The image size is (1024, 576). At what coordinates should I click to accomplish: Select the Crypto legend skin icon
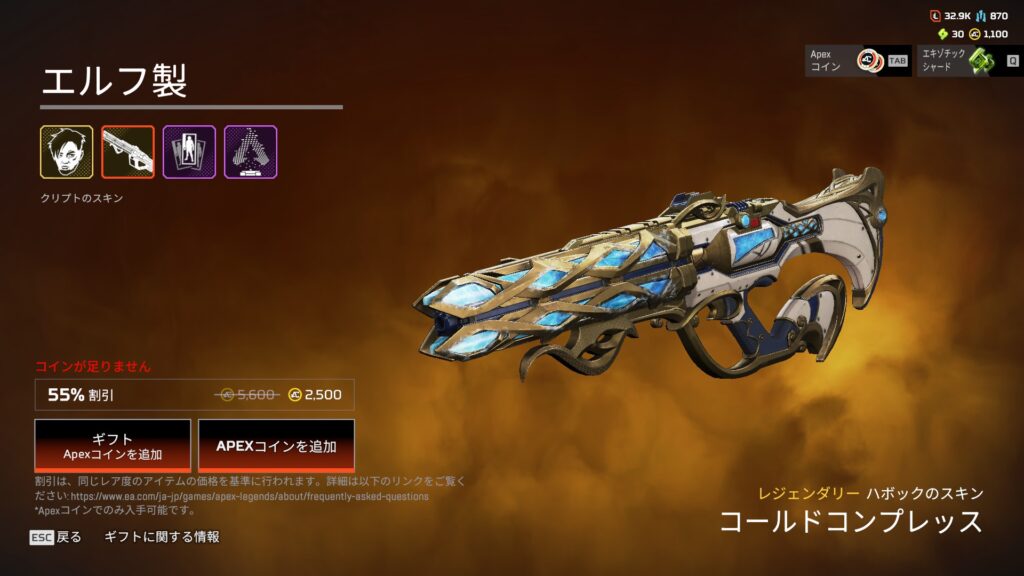pyautogui.click(x=67, y=152)
